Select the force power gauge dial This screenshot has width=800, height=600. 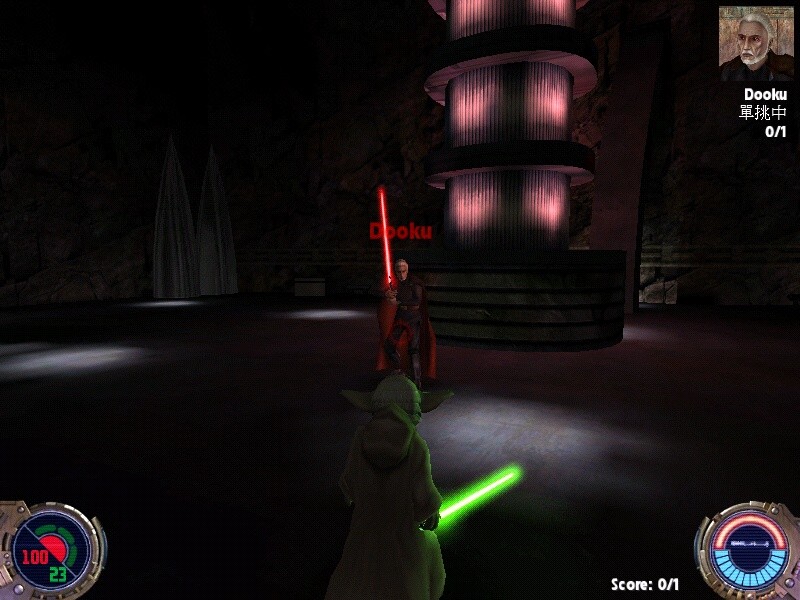[x=747, y=549]
